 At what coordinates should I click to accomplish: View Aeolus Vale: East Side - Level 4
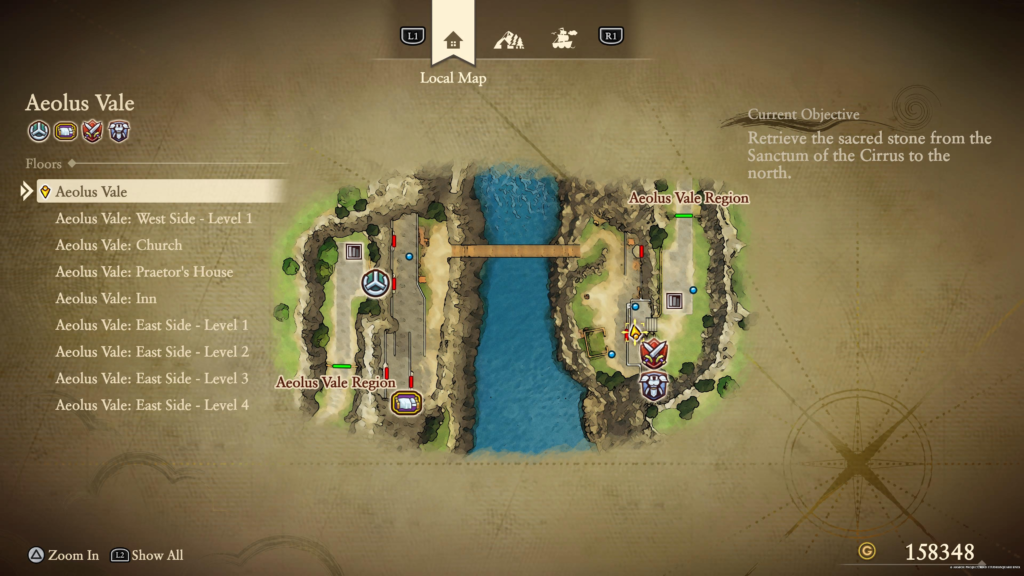[152, 405]
